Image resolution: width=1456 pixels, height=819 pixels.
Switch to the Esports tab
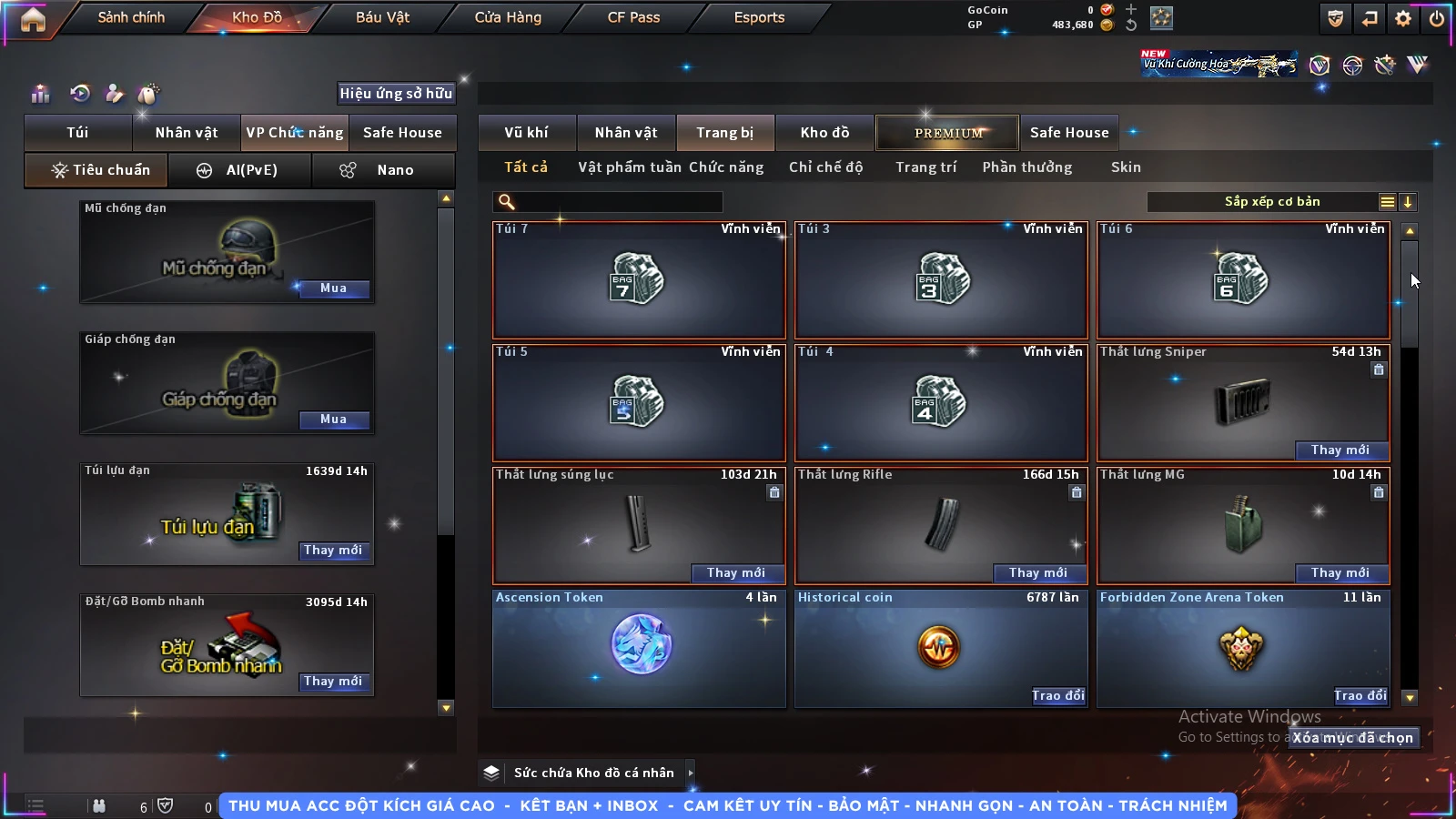click(759, 17)
